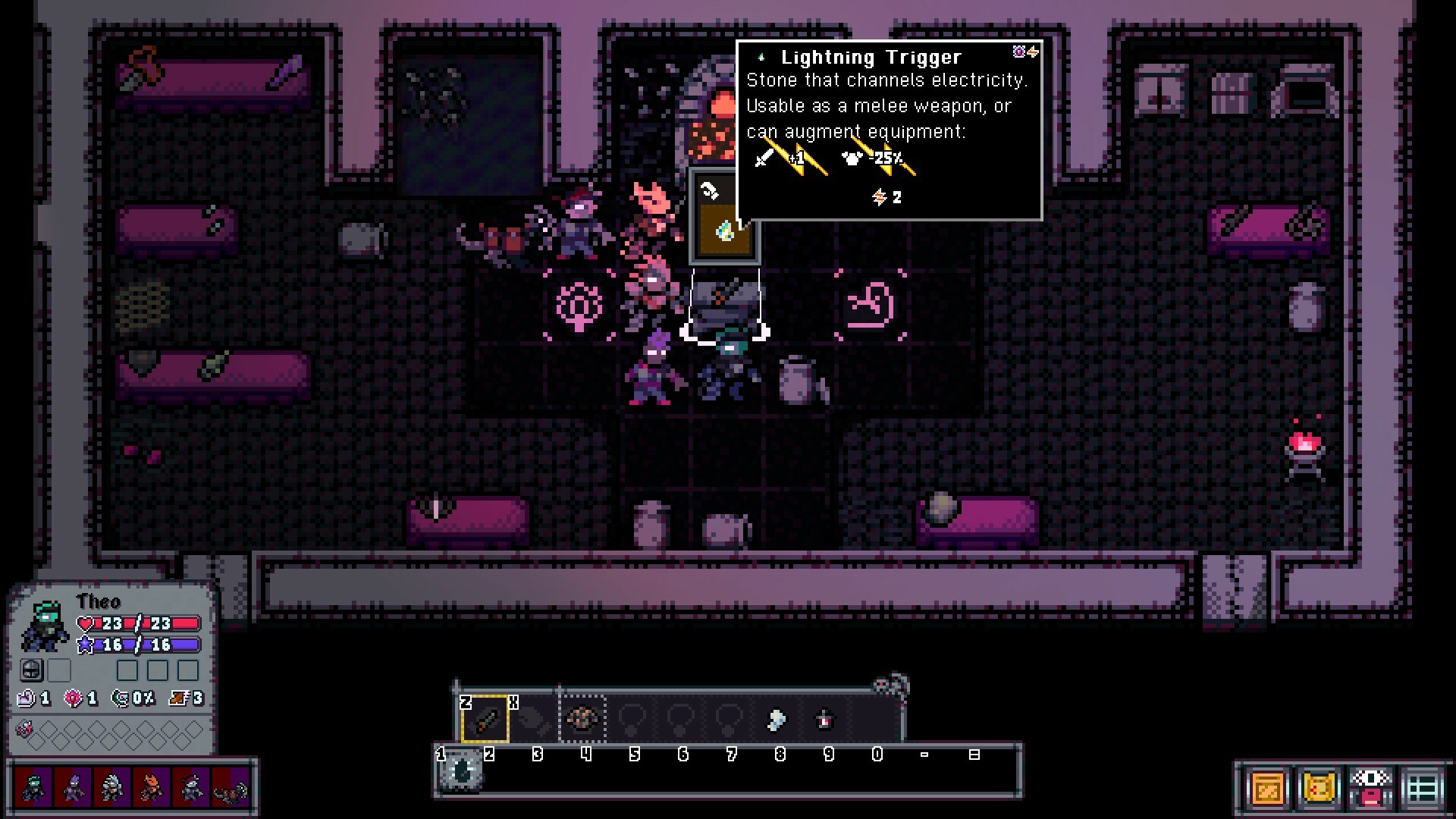This screenshot has width=1456, height=819.
Task: Select the bandage item in the hotbar
Action: (775, 720)
